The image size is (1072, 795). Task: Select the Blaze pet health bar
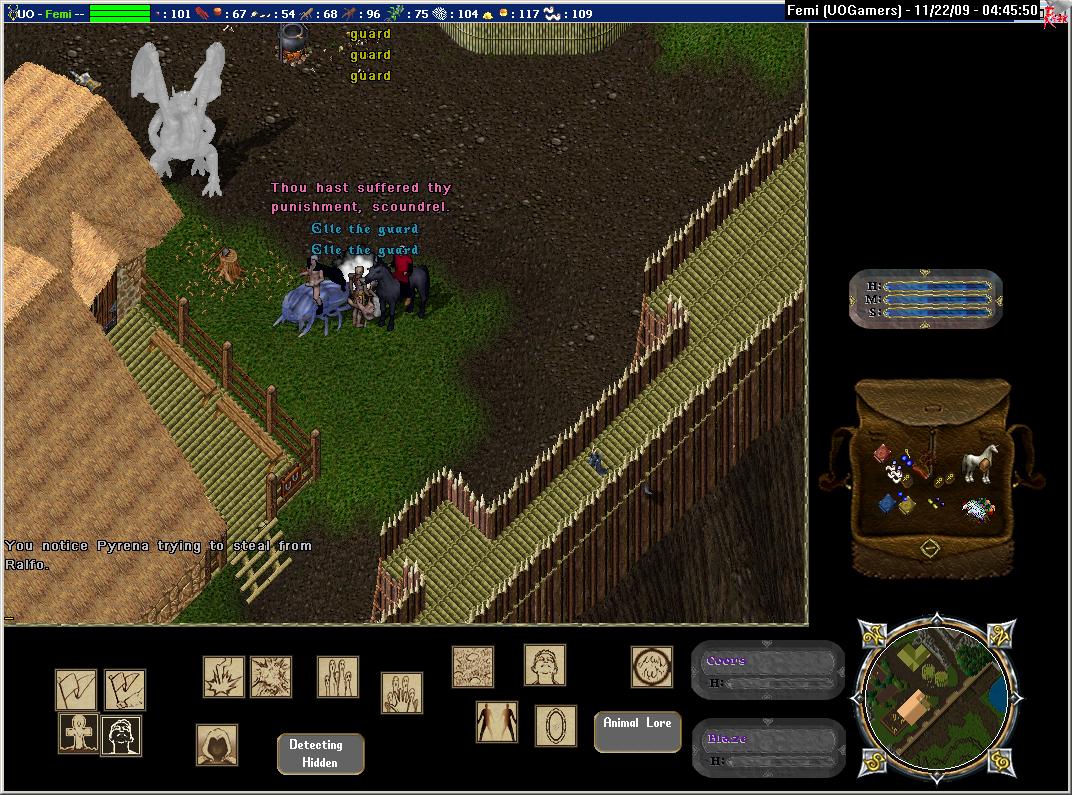[768, 748]
